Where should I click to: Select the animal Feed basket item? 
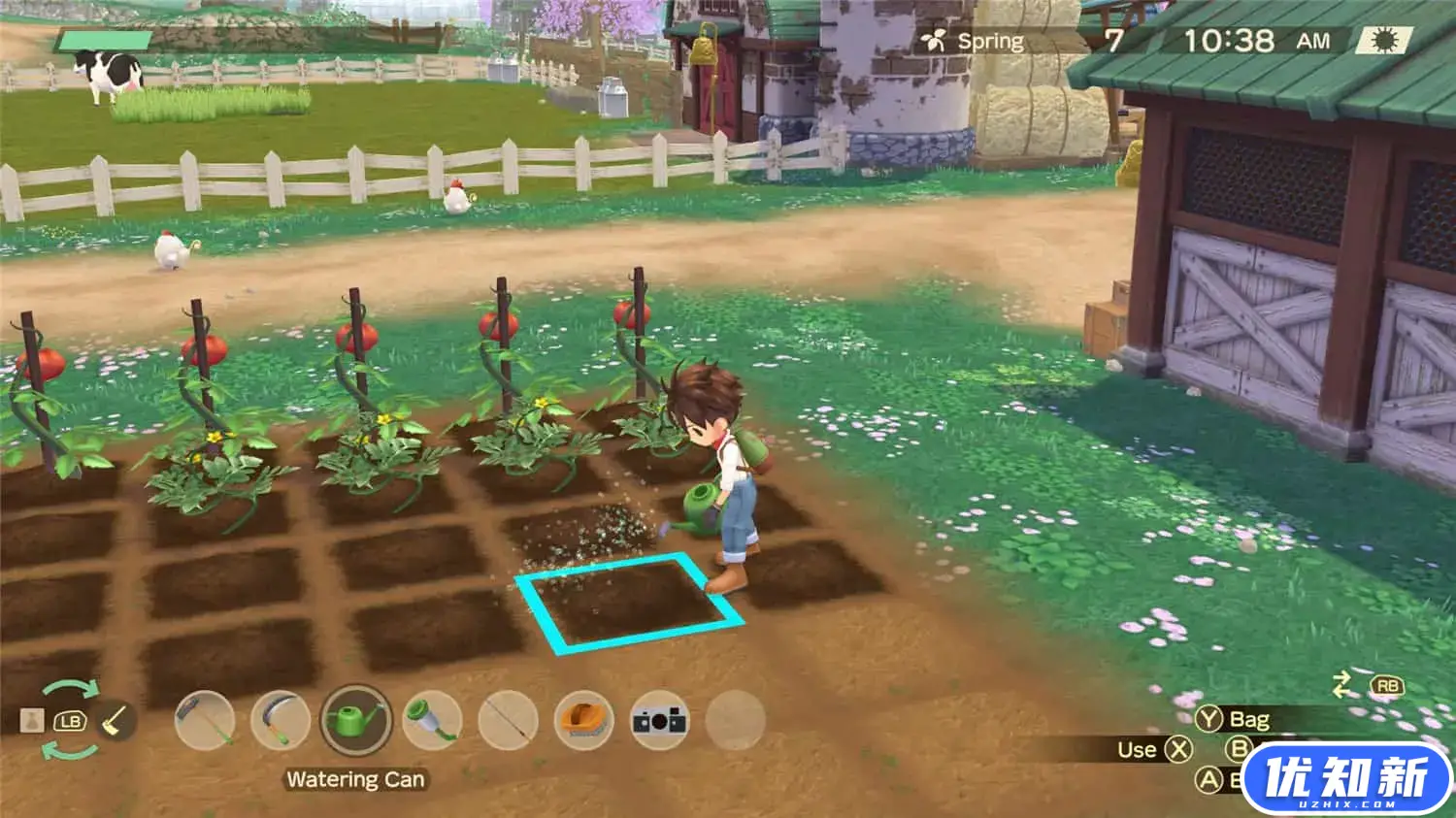[582, 721]
